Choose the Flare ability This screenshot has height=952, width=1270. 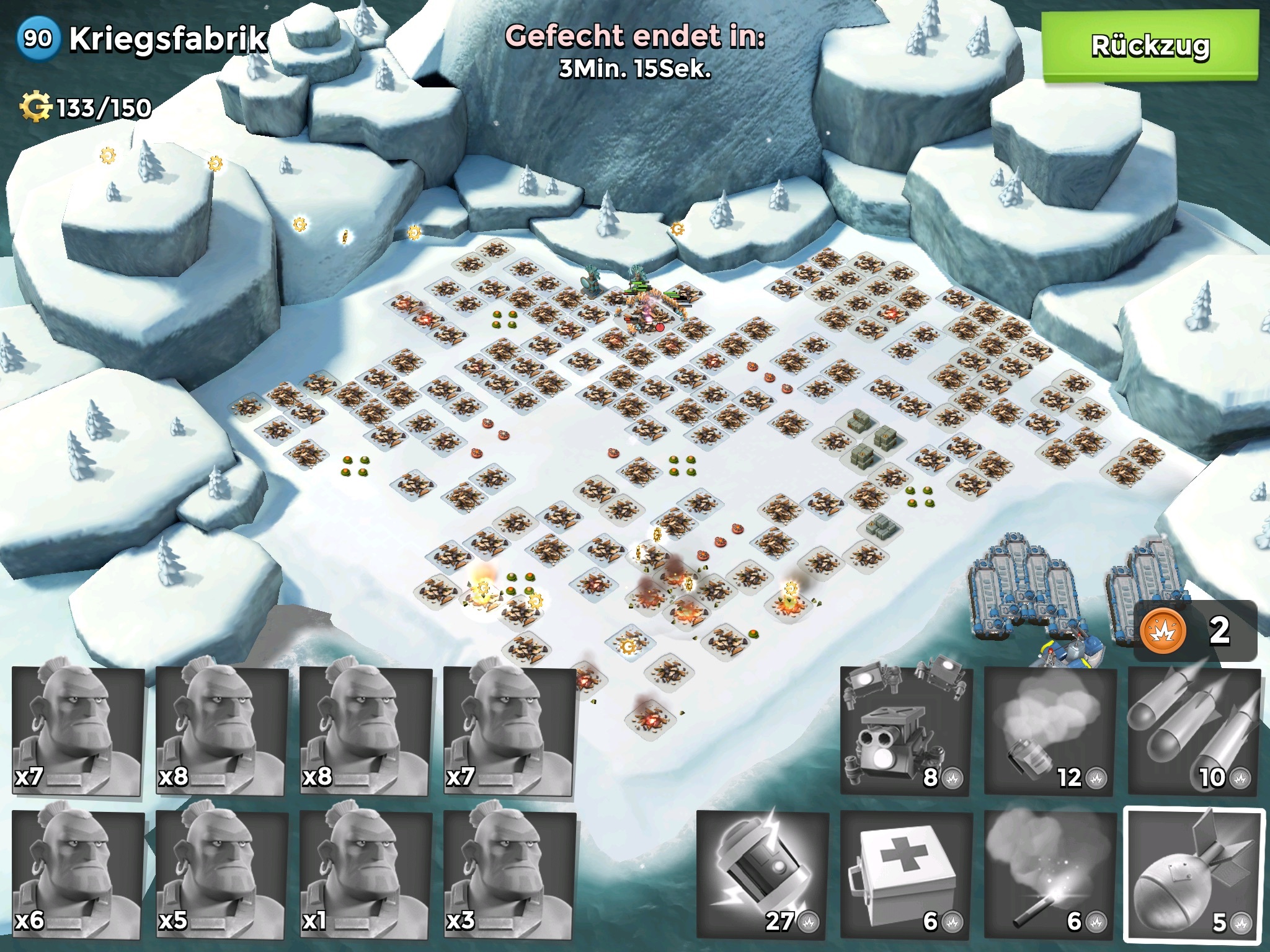1050,874
